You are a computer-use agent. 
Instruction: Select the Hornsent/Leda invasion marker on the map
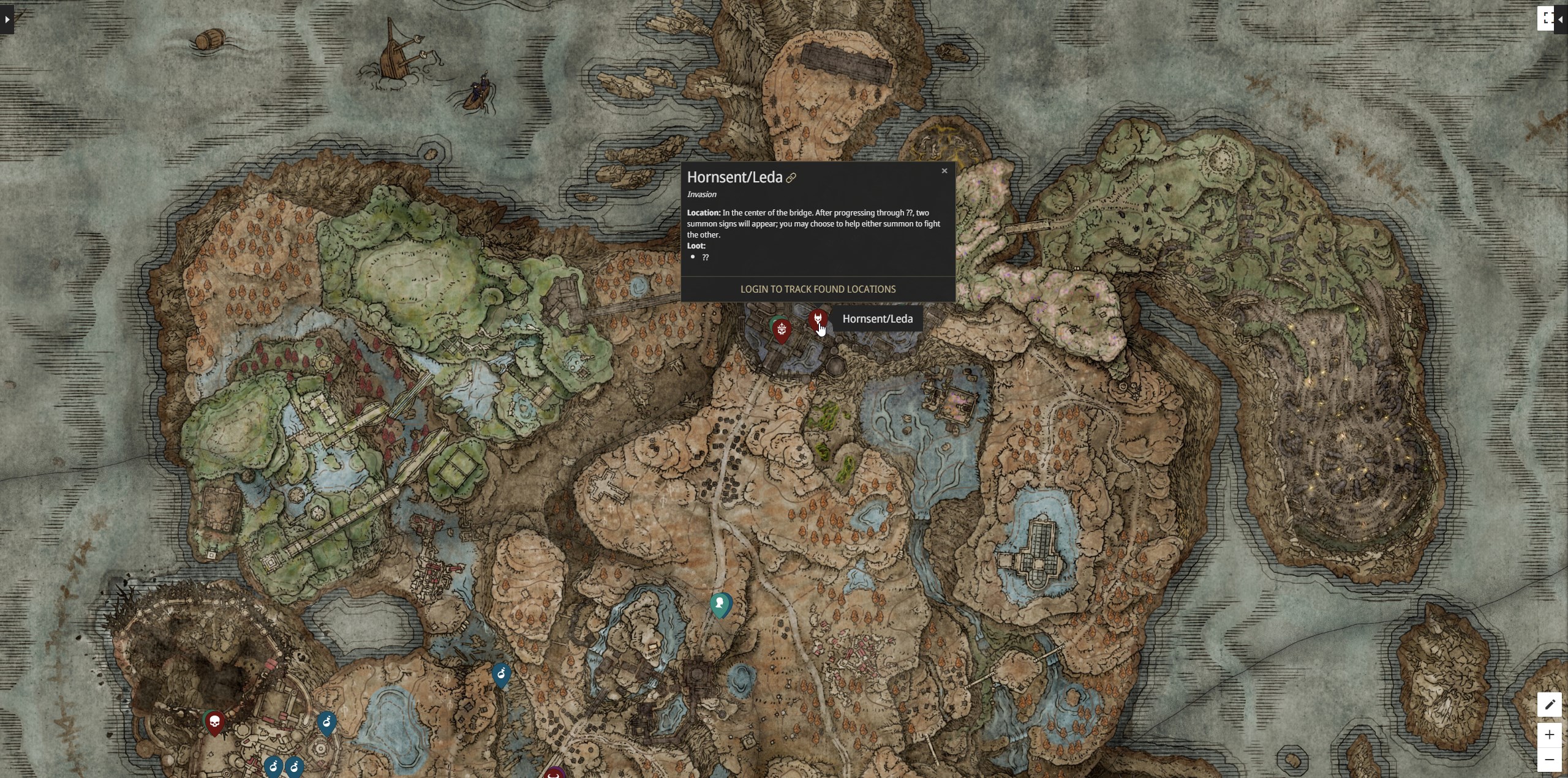point(818,319)
